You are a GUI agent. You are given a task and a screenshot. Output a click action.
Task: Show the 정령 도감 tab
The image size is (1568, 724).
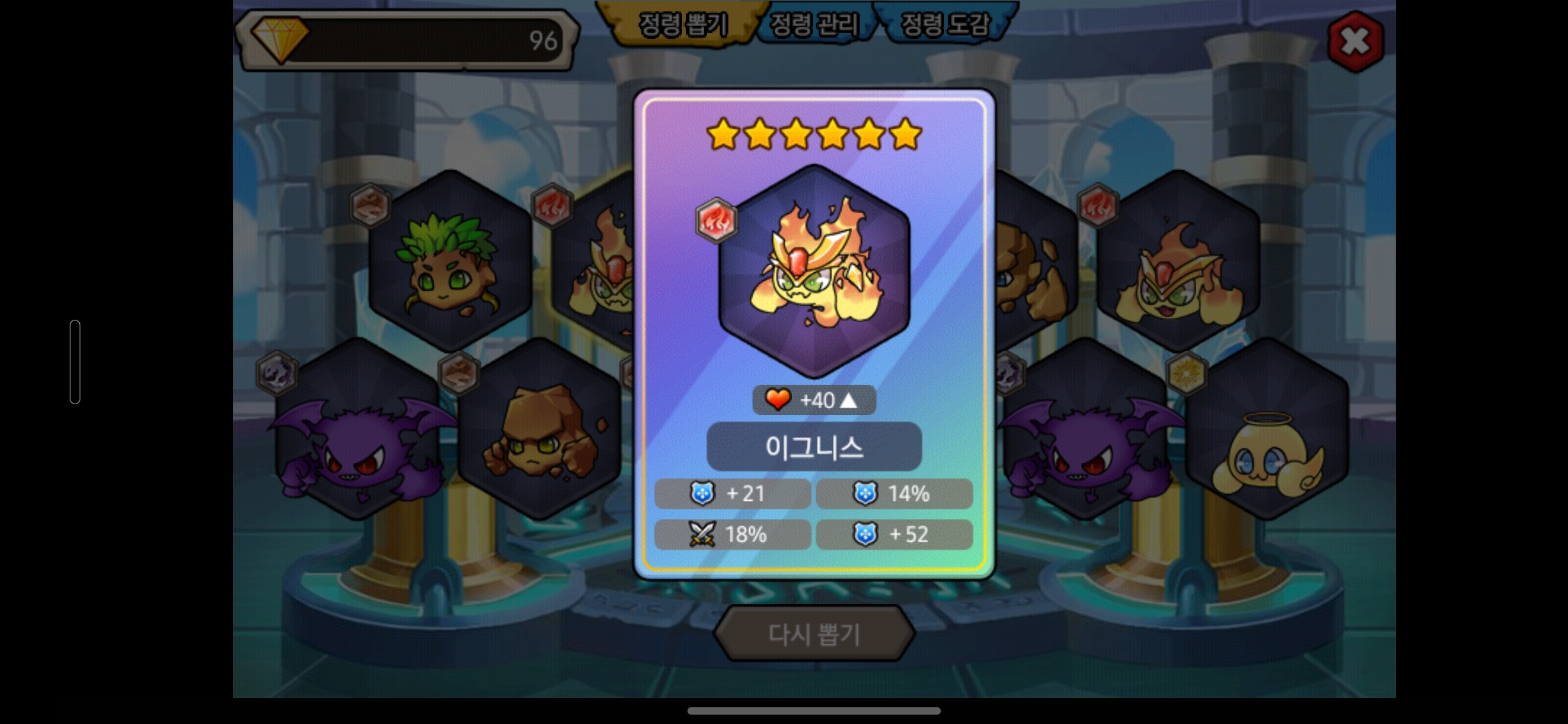(x=945, y=25)
